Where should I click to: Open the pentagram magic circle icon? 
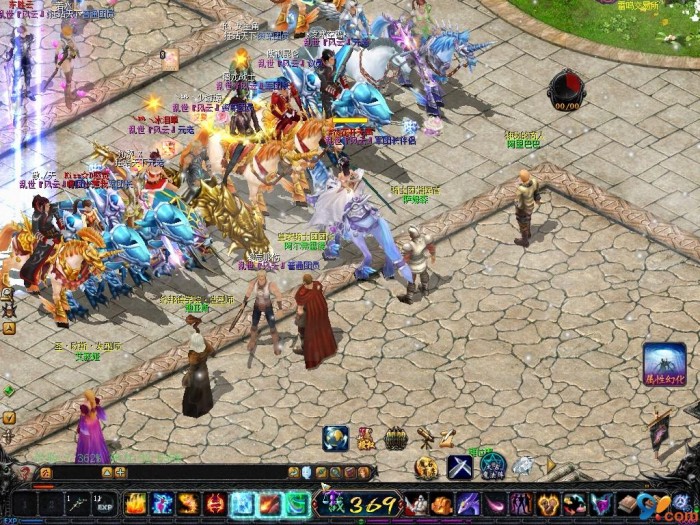(492, 466)
